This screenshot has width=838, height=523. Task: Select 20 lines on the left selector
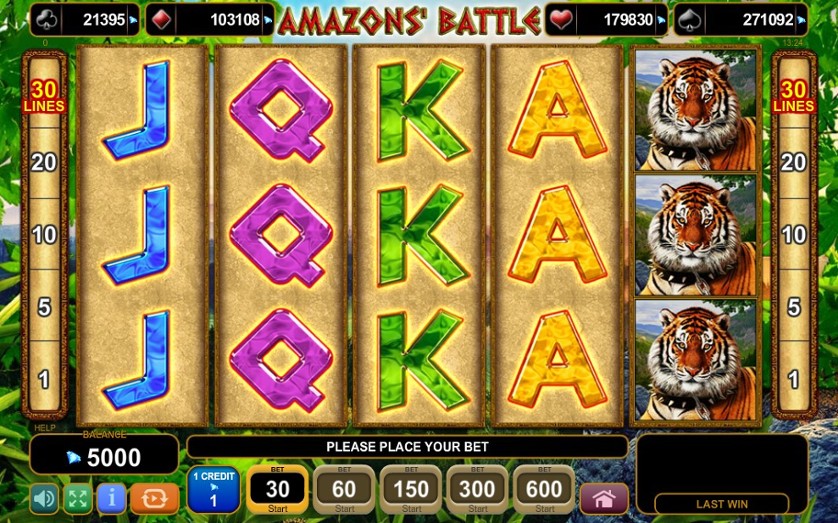point(44,162)
